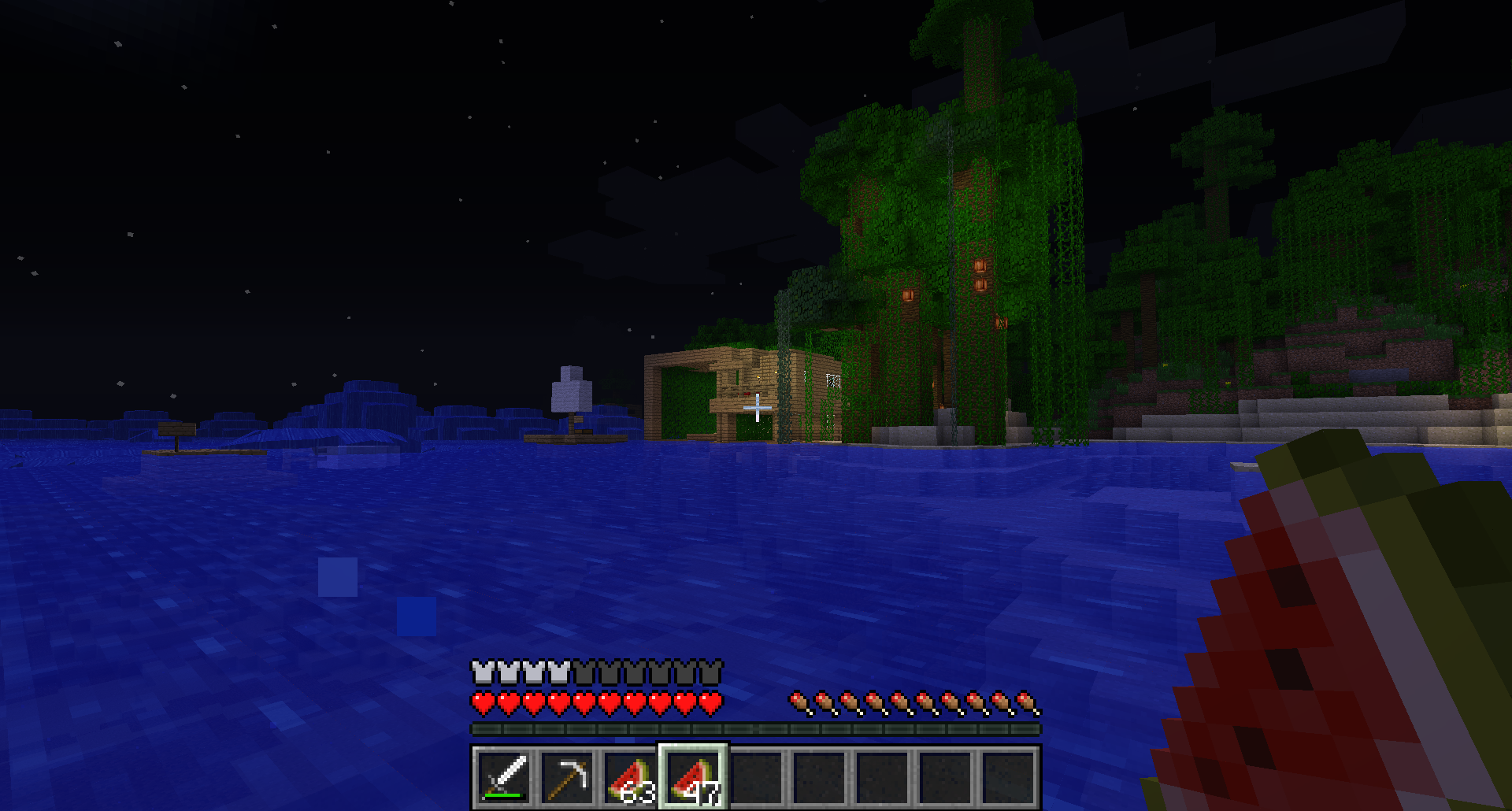Choose the iron pickaxe hotbar slot
Screen dimensions: 1512x811
pyautogui.click(x=567, y=776)
